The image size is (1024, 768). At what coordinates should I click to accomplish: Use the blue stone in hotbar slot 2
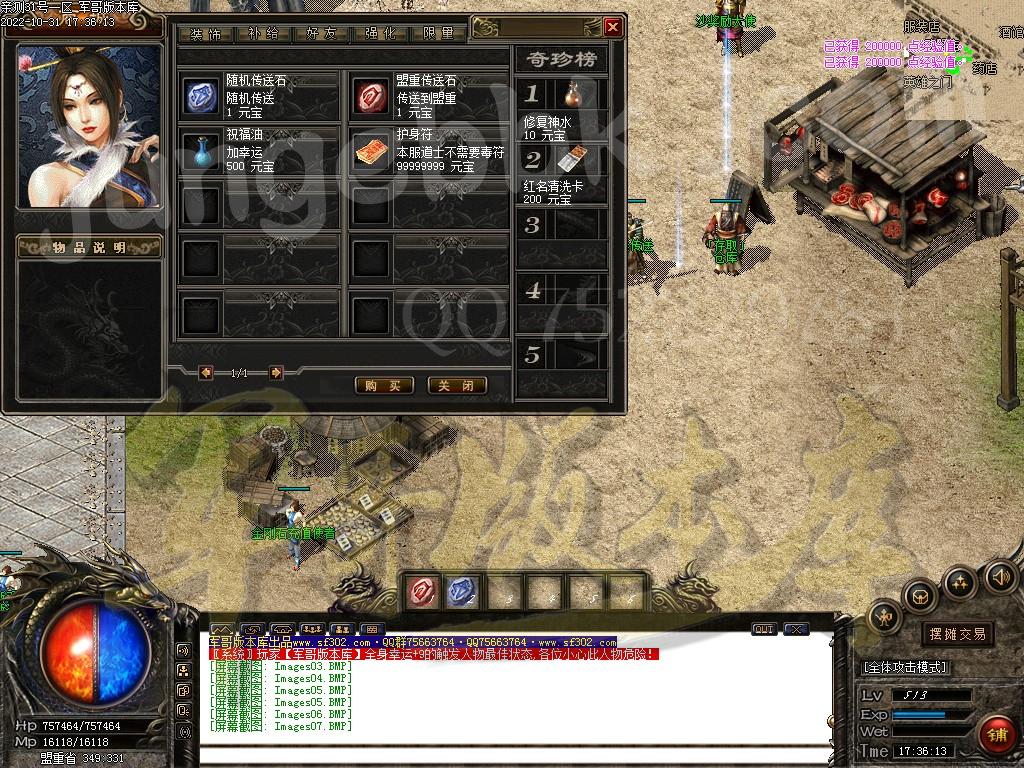[x=461, y=592]
